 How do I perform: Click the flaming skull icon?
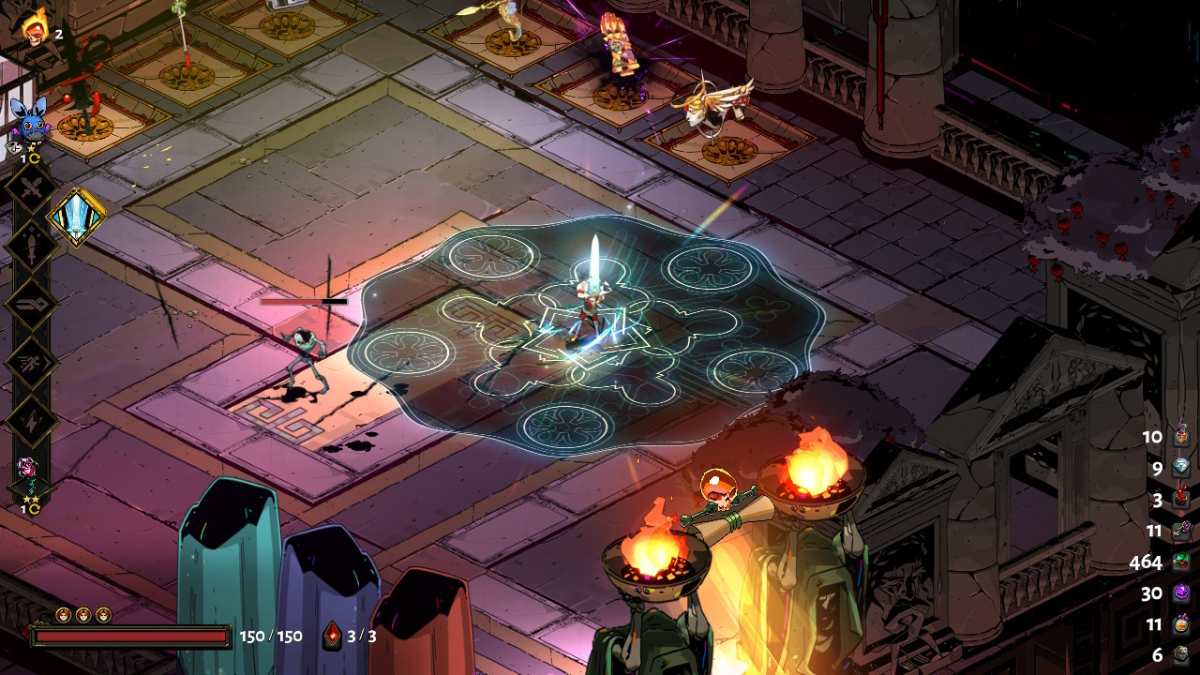tap(33, 24)
